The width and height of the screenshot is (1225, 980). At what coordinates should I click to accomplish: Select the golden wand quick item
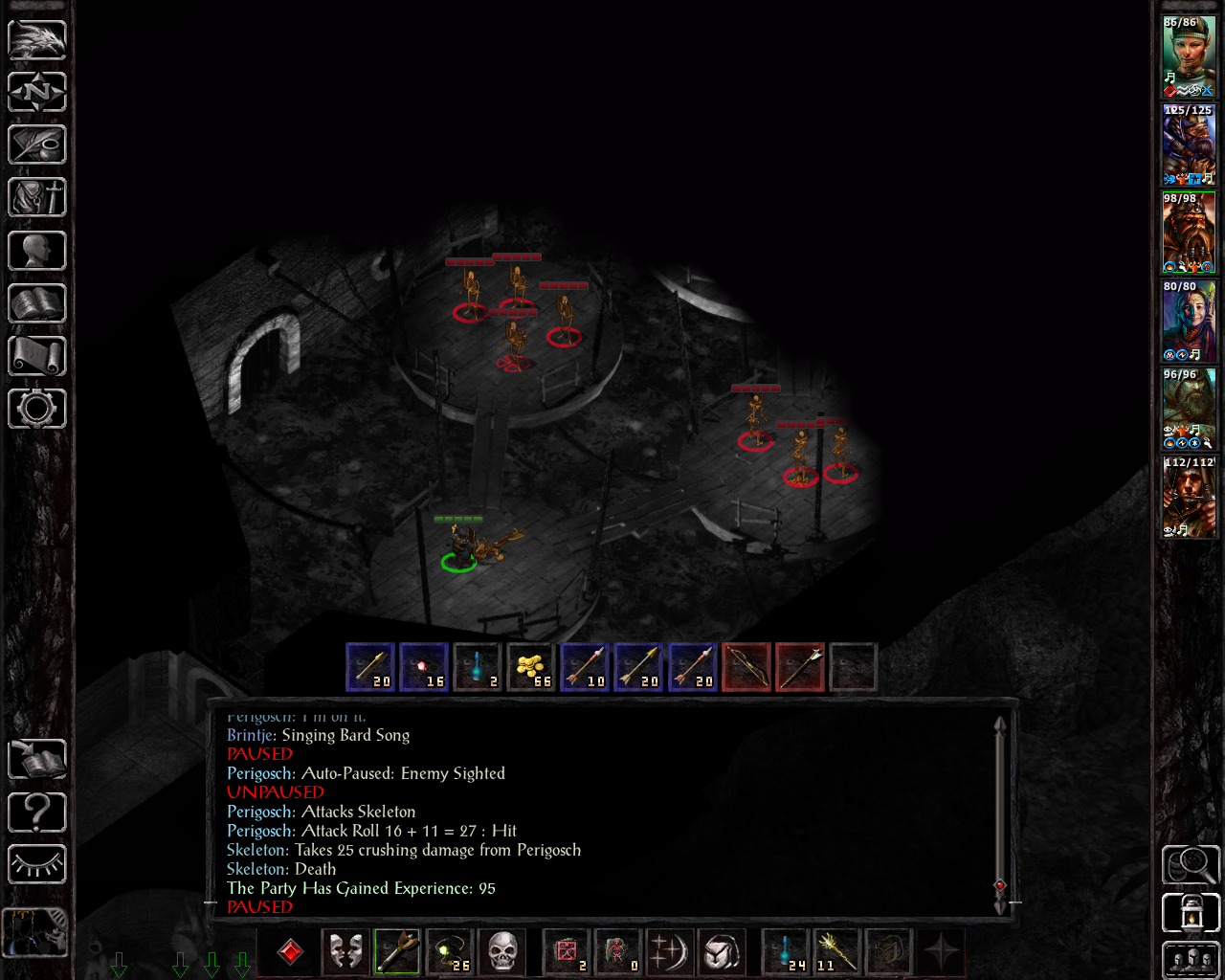pyautogui.click(x=835, y=952)
